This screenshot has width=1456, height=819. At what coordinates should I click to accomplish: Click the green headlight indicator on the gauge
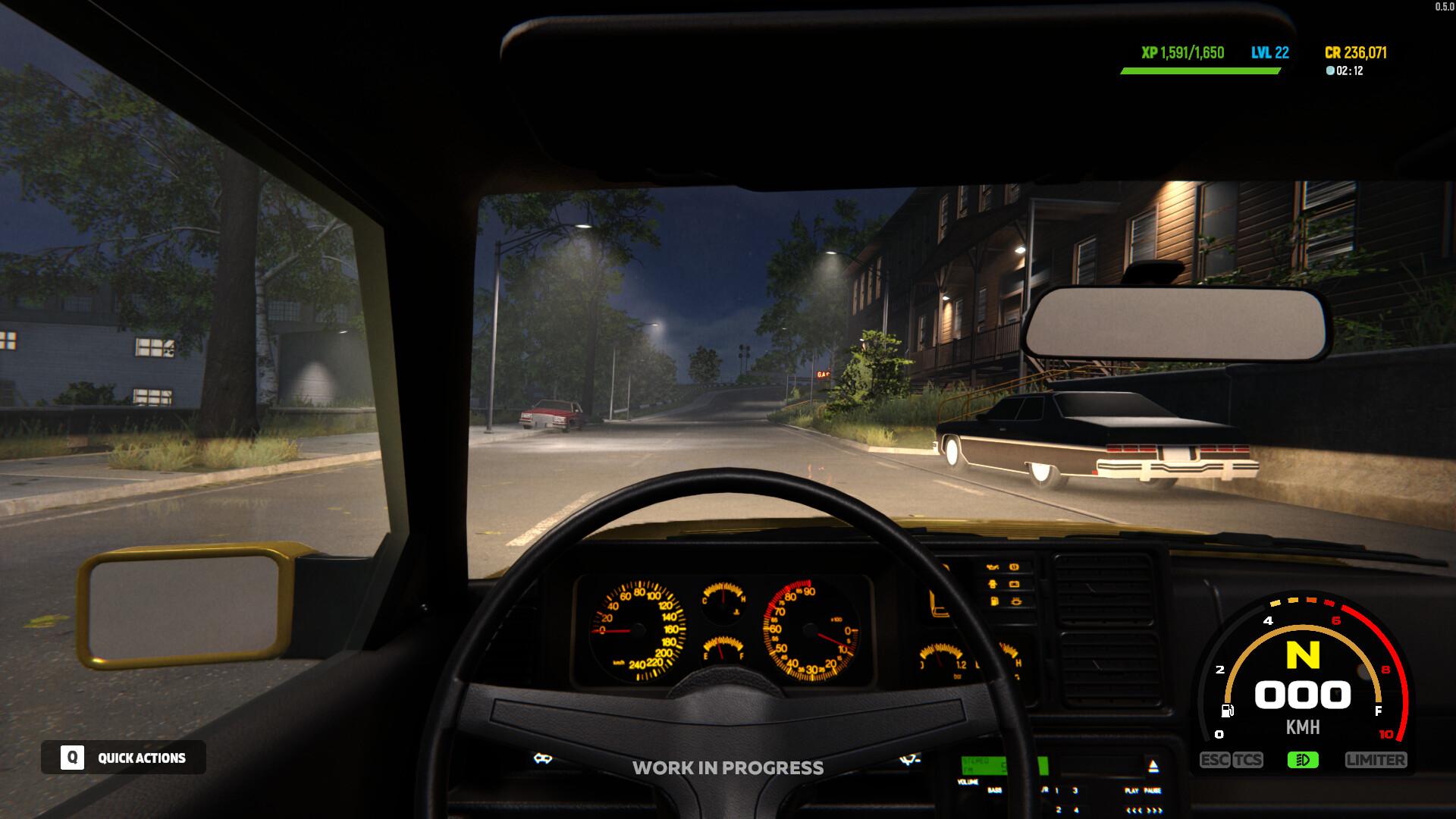1303,760
